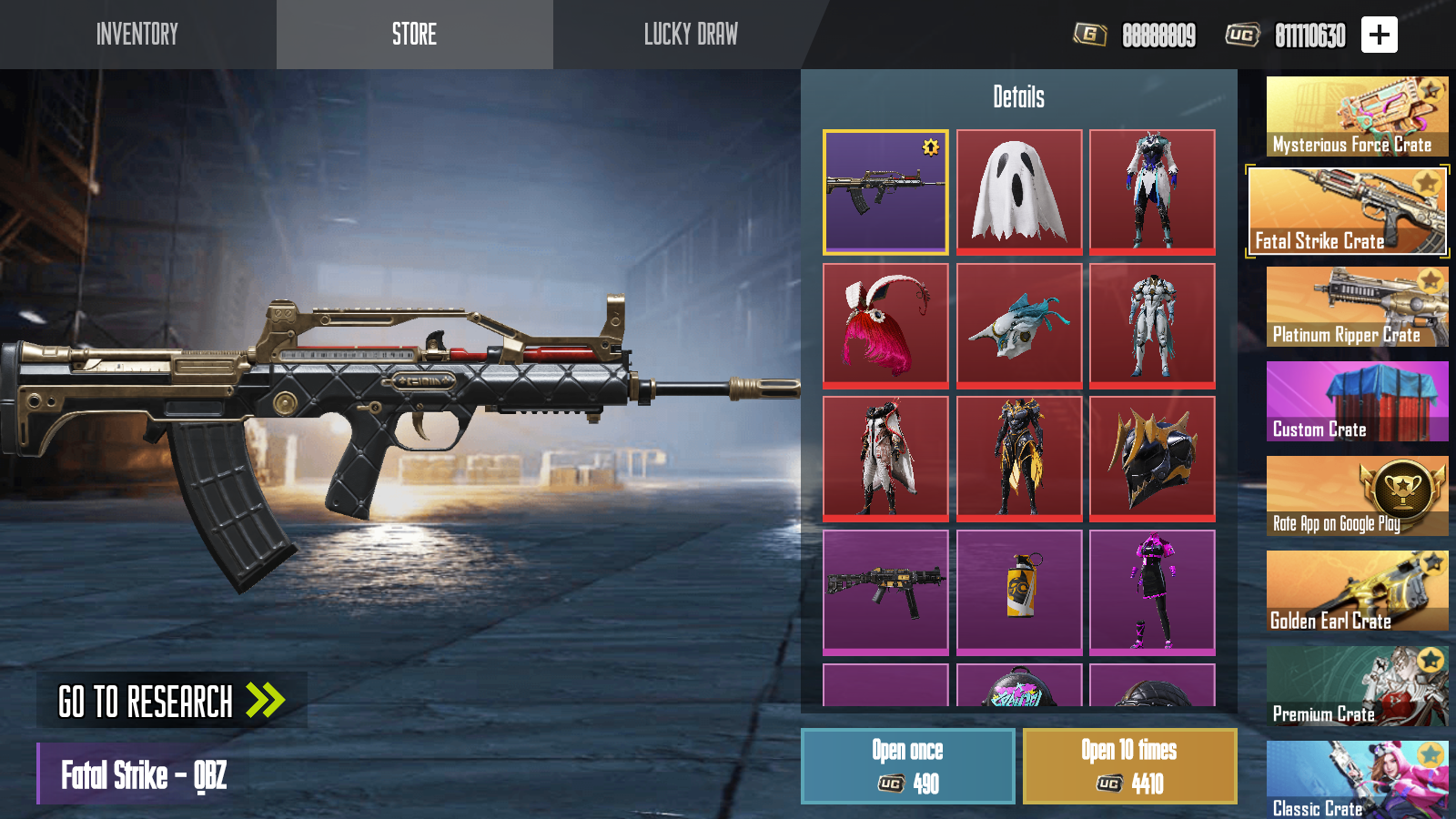This screenshot has width=1456, height=819.
Task: Select the Store tab
Action: [x=414, y=35]
